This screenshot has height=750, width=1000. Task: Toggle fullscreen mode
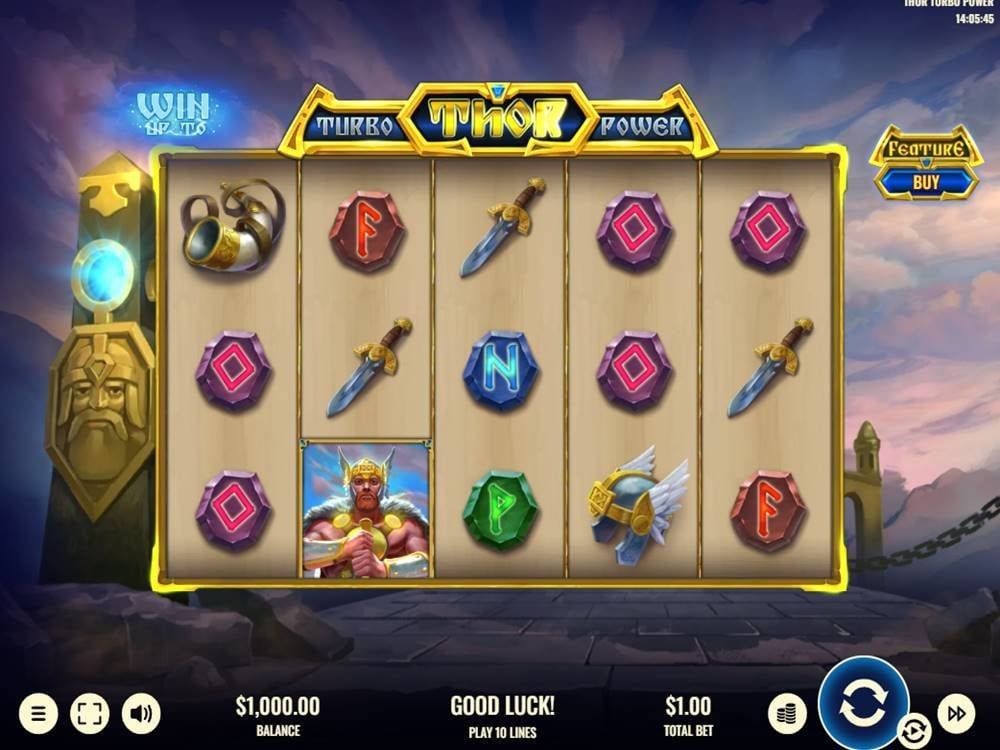(89, 713)
